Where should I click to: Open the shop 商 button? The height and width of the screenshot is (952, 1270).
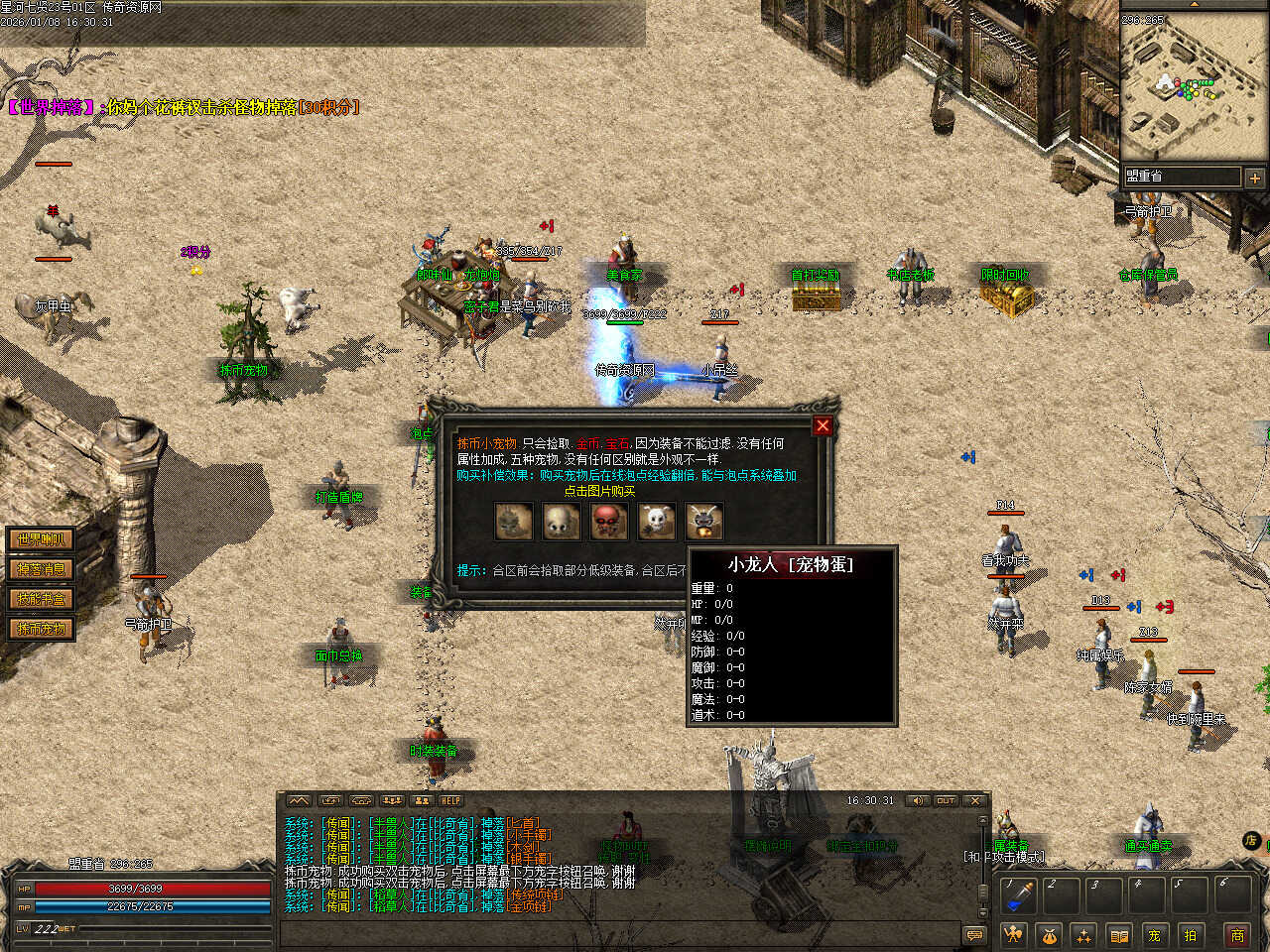tap(1237, 934)
